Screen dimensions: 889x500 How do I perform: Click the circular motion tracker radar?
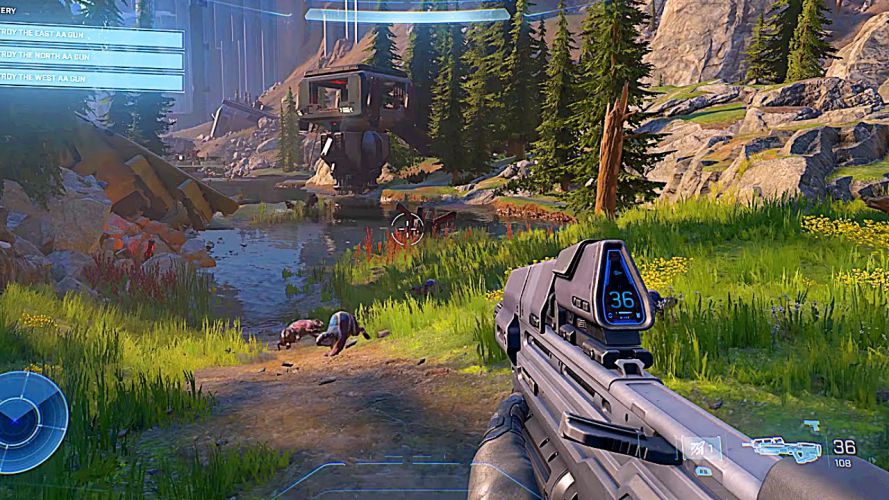pos(32,421)
